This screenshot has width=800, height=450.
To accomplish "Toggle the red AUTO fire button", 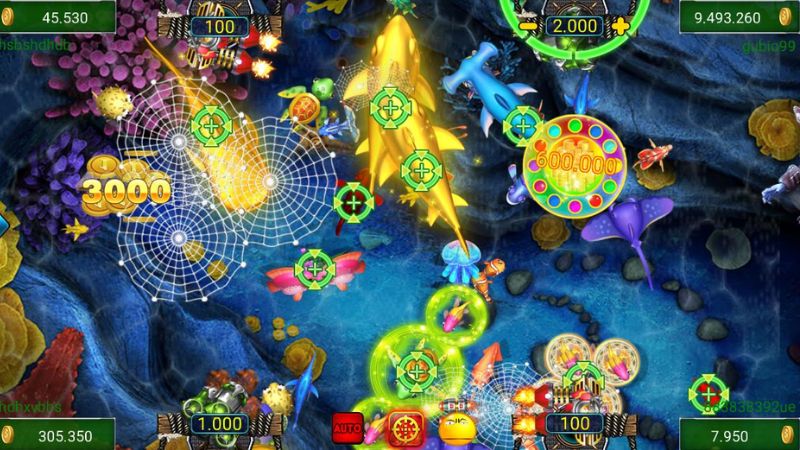I will click(x=347, y=427).
